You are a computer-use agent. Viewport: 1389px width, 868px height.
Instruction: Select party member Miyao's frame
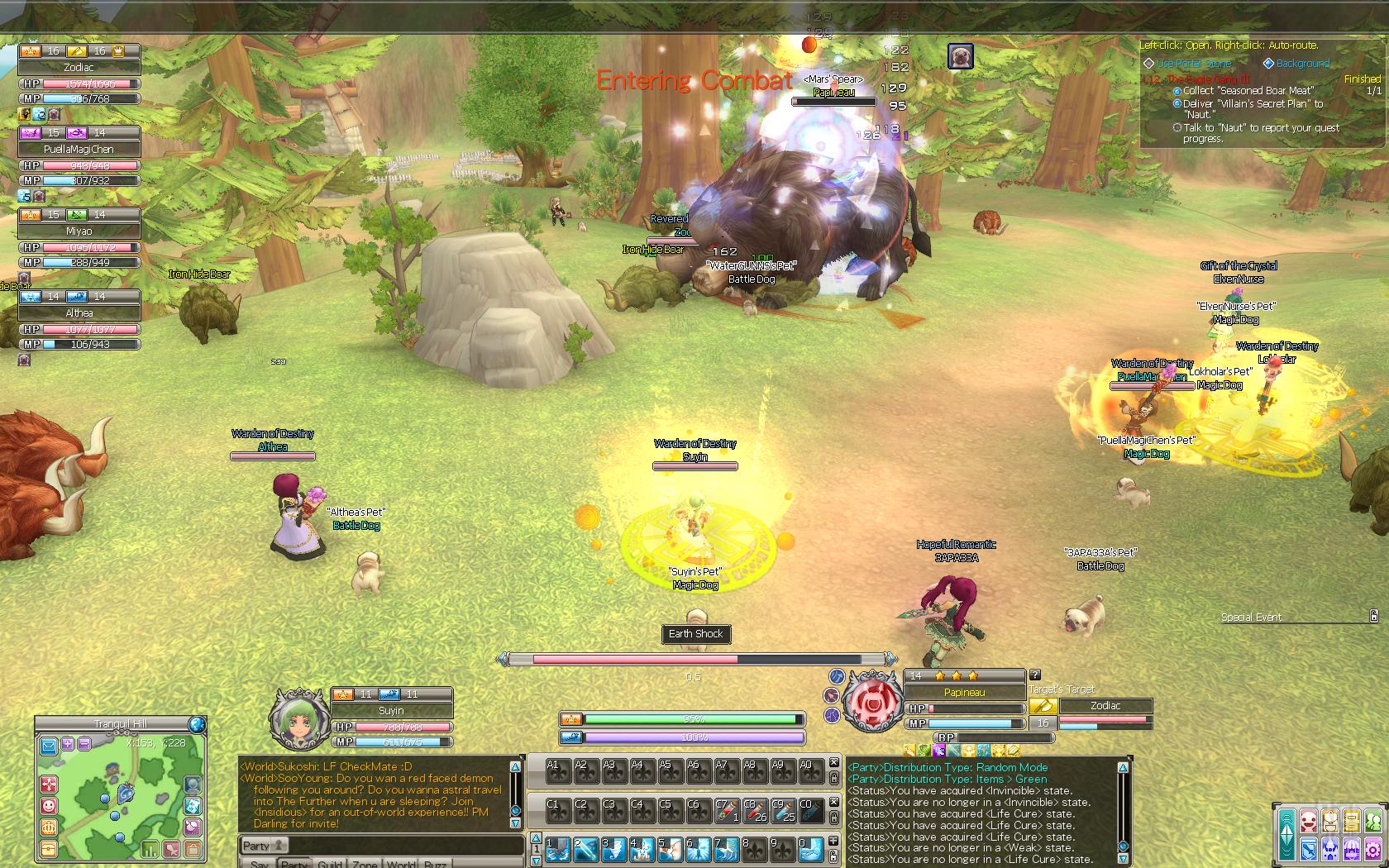tap(79, 231)
